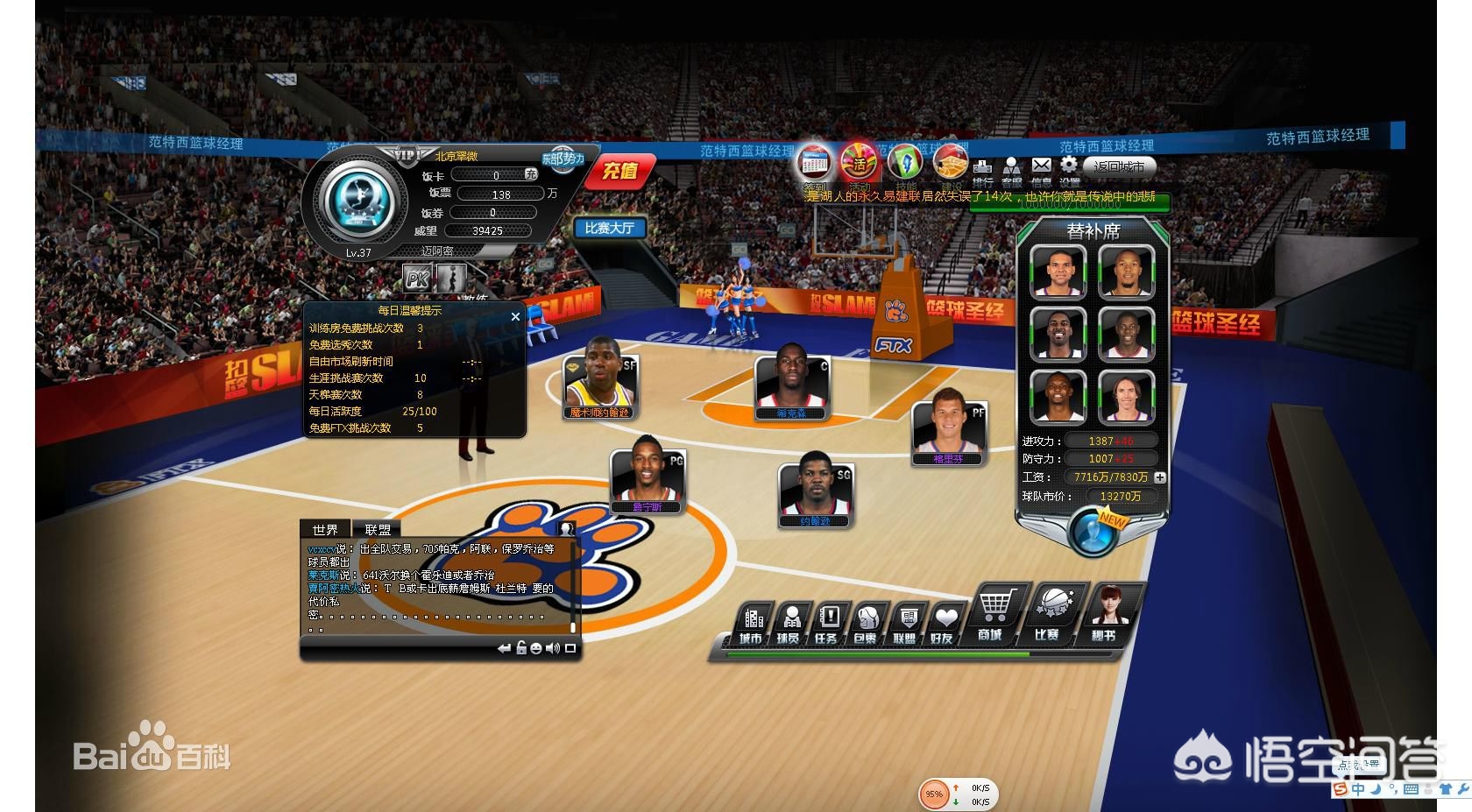The height and width of the screenshot is (812, 1472).
Task: Click the red 充值 recharge button
Action: 619,171
